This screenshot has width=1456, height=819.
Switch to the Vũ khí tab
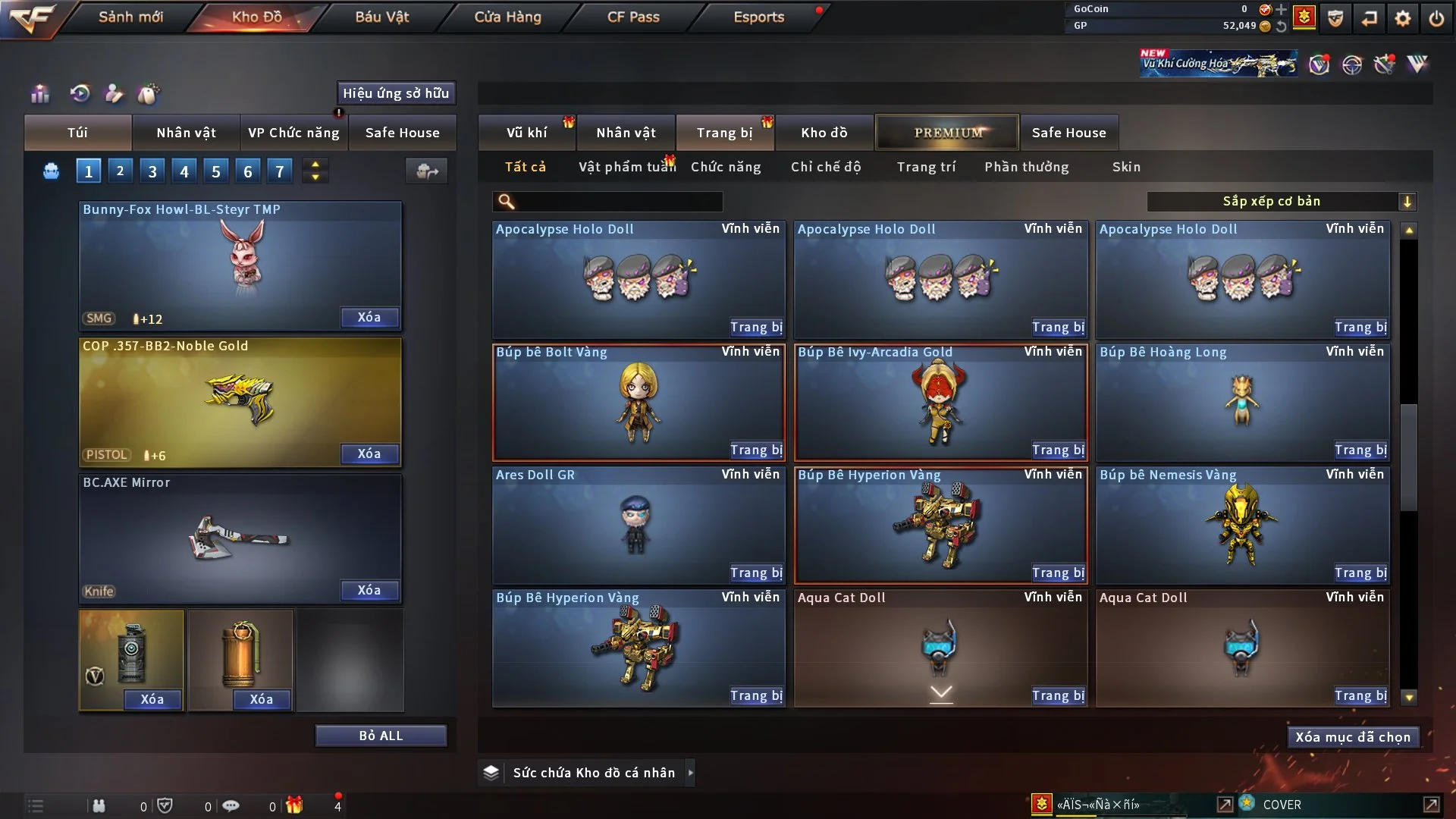tap(526, 133)
